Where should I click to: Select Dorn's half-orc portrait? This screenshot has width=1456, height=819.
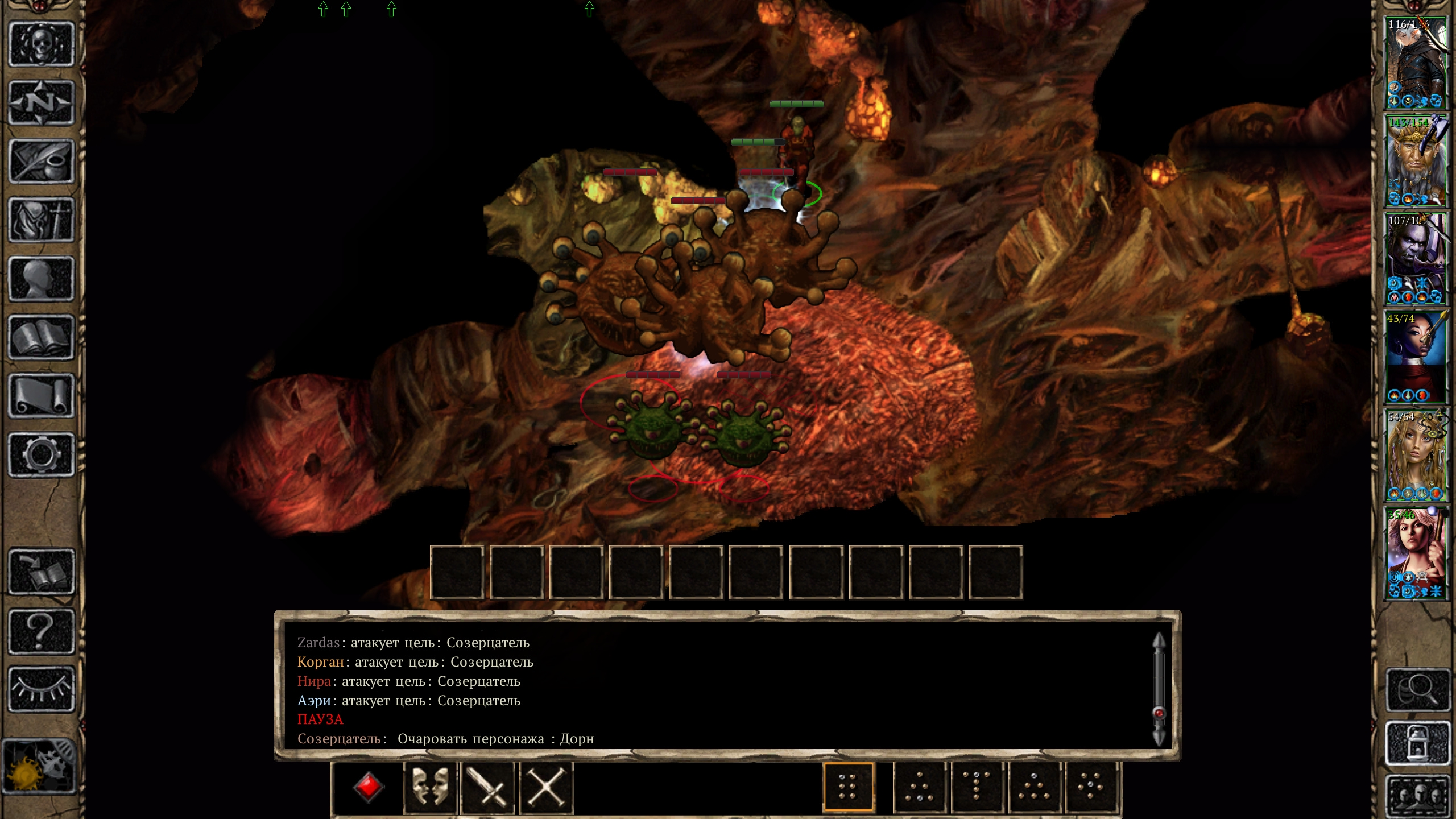(1415, 259)
